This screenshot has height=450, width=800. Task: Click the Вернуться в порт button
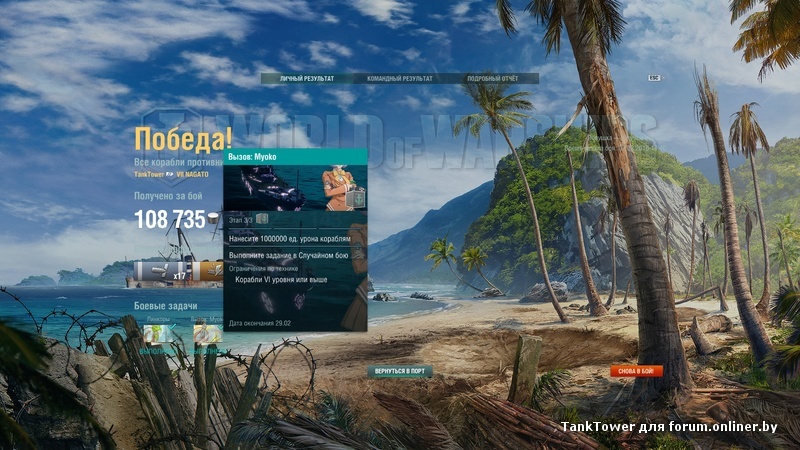[x=400, y=371]
